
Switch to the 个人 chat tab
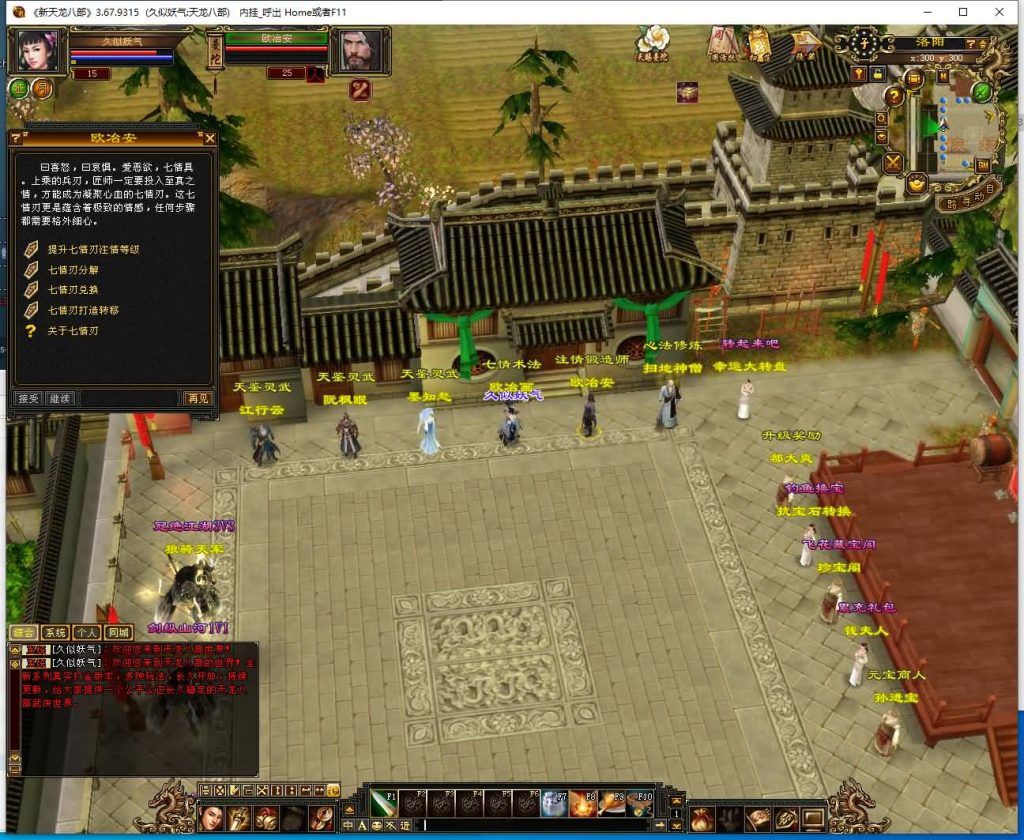(x=87, y=632)
